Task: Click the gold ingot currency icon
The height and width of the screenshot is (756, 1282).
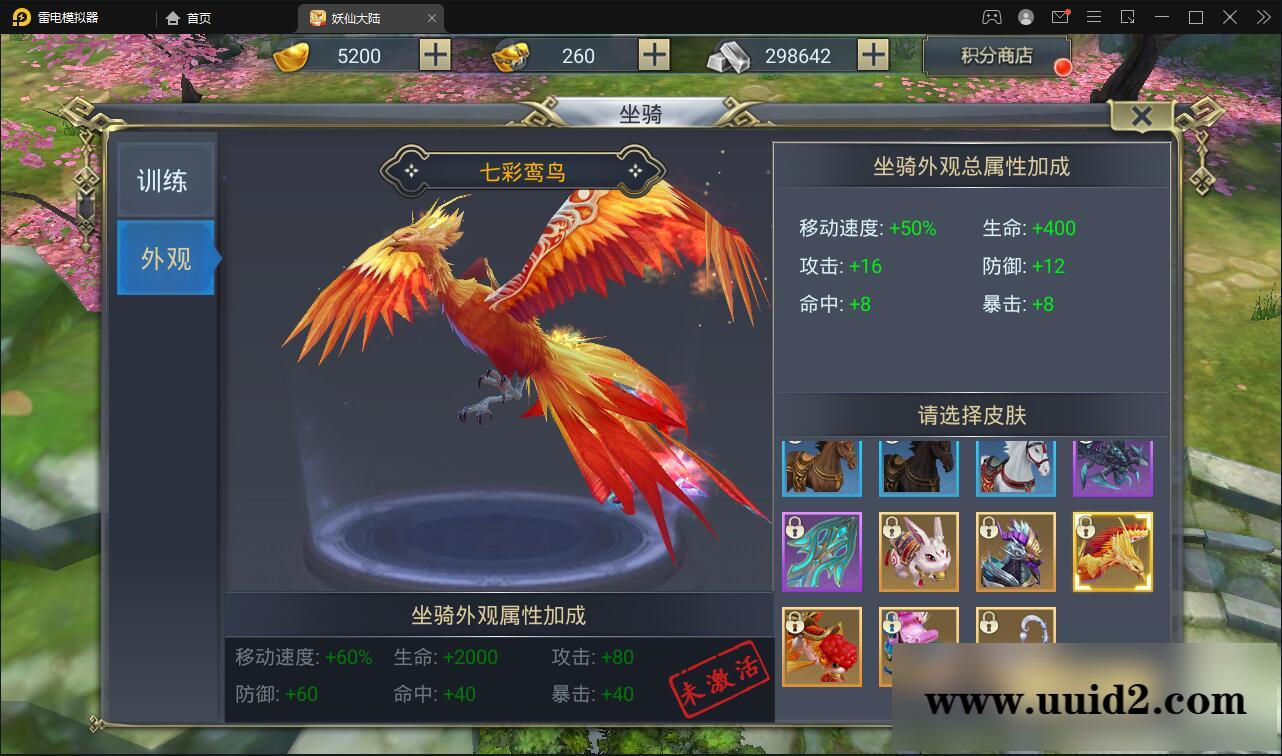Action: tap(291, 55)
